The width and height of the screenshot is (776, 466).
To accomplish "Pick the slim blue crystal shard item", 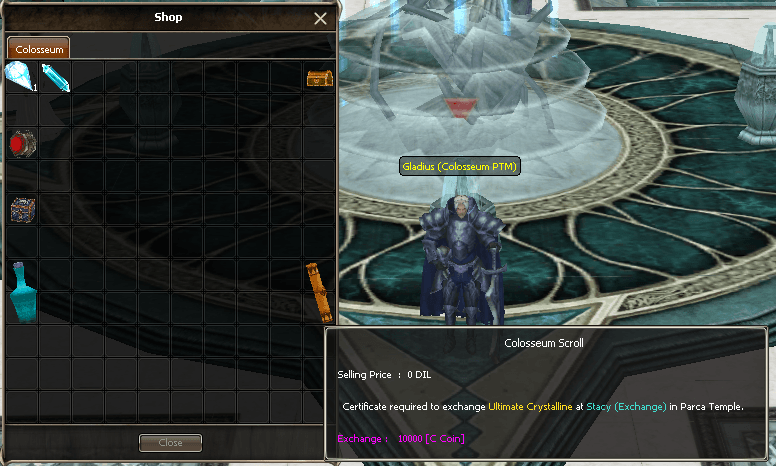I will click(55, 77).
